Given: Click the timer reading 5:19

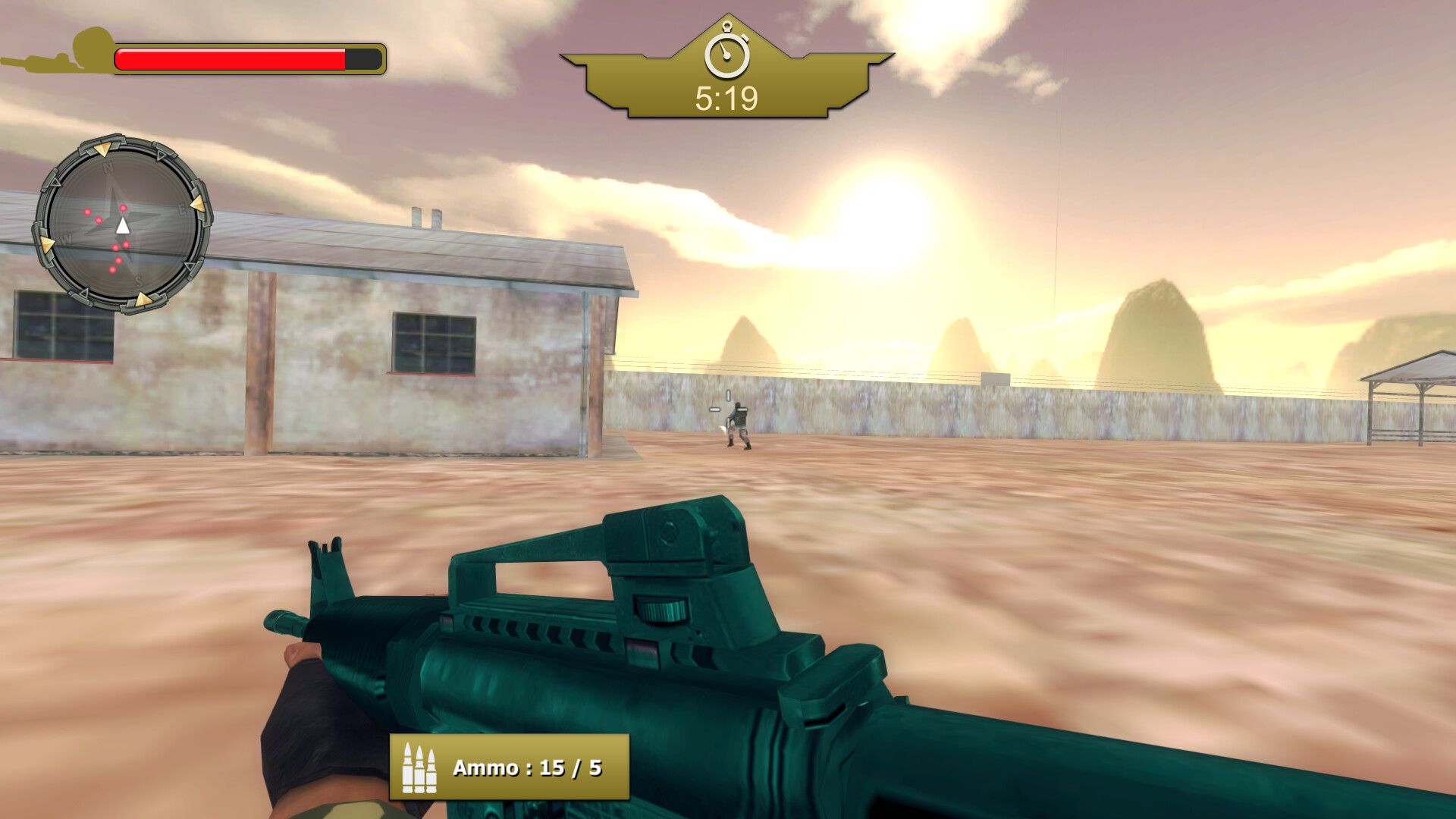Looking at the screenshot, I should click(726, 96).
